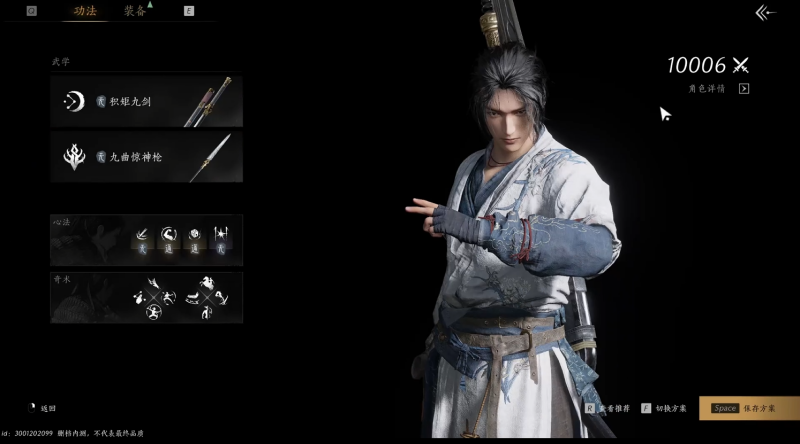Click the back arrow in the top corner
The image size is (800, 444).
pos(765,13)
